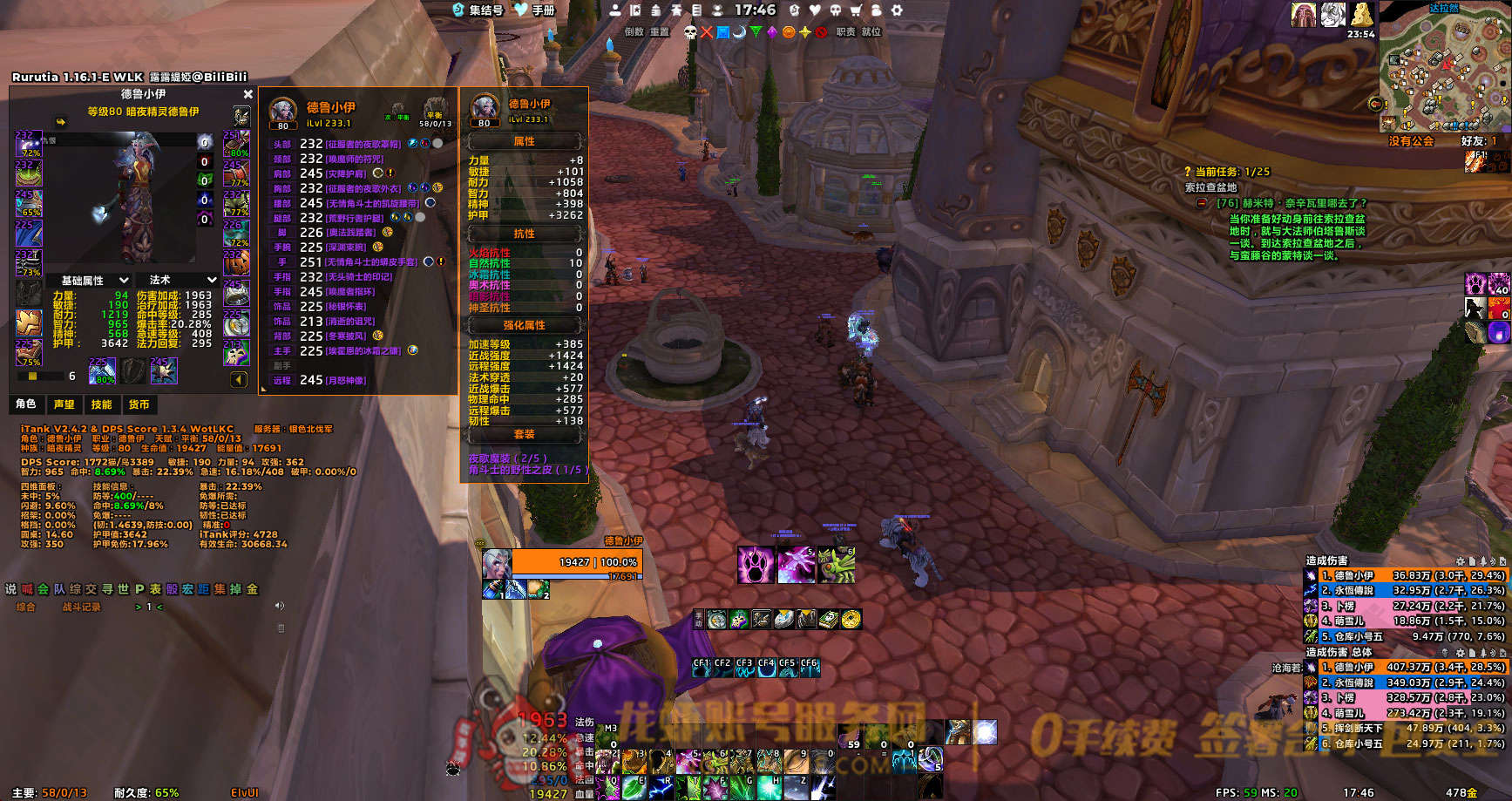The image size is (1512, 801).
Task: Click the pumpkin trinket equipment slot
Action: [x=236, y=262]
